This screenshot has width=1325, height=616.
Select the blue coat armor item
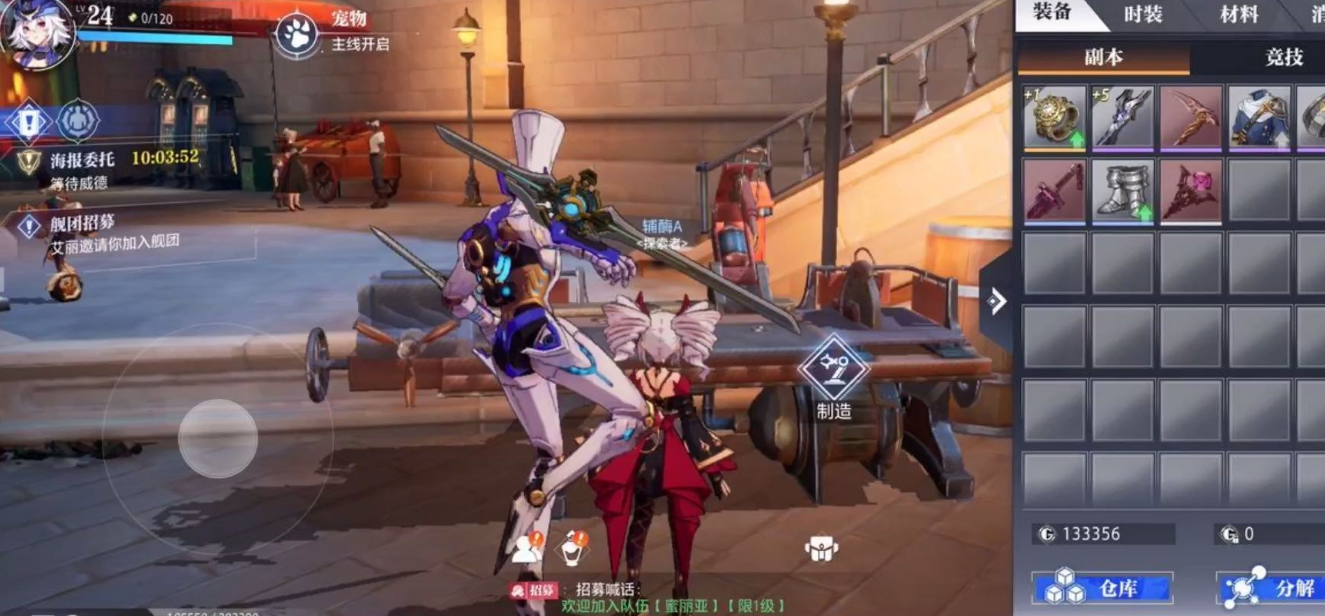tap(1259, 118)
